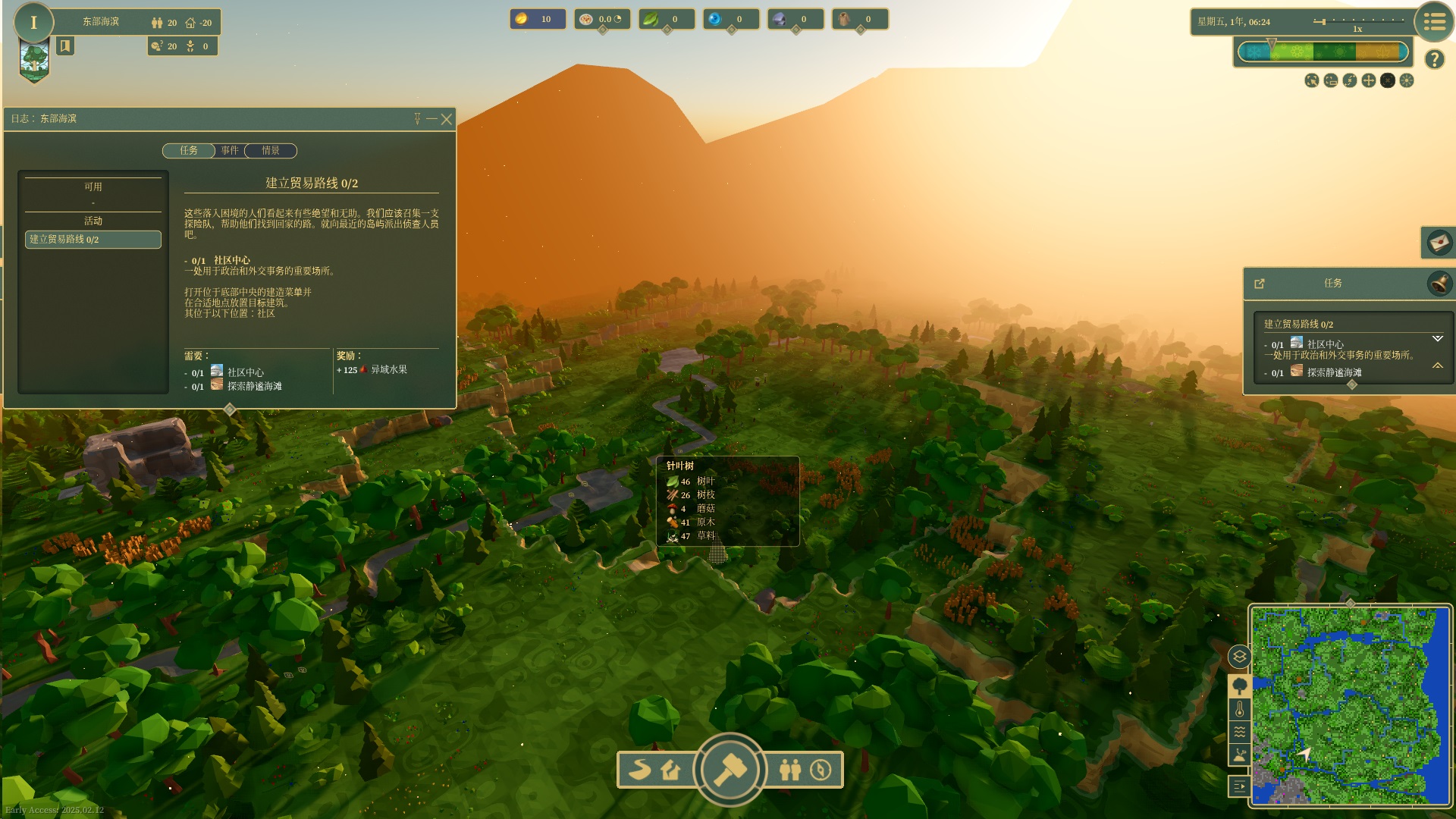Open the population two-people menu
The width and height of the screenshot is (1456, 819).
coord(789,770)
